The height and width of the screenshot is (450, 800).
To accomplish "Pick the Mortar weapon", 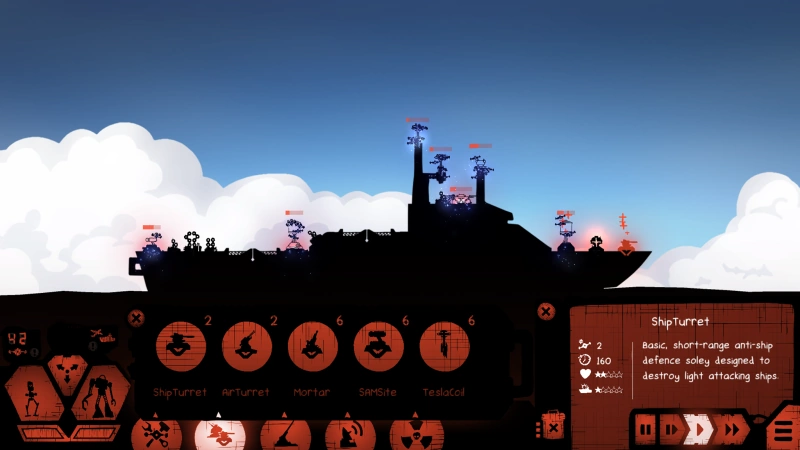I will [x=312, y=346].
